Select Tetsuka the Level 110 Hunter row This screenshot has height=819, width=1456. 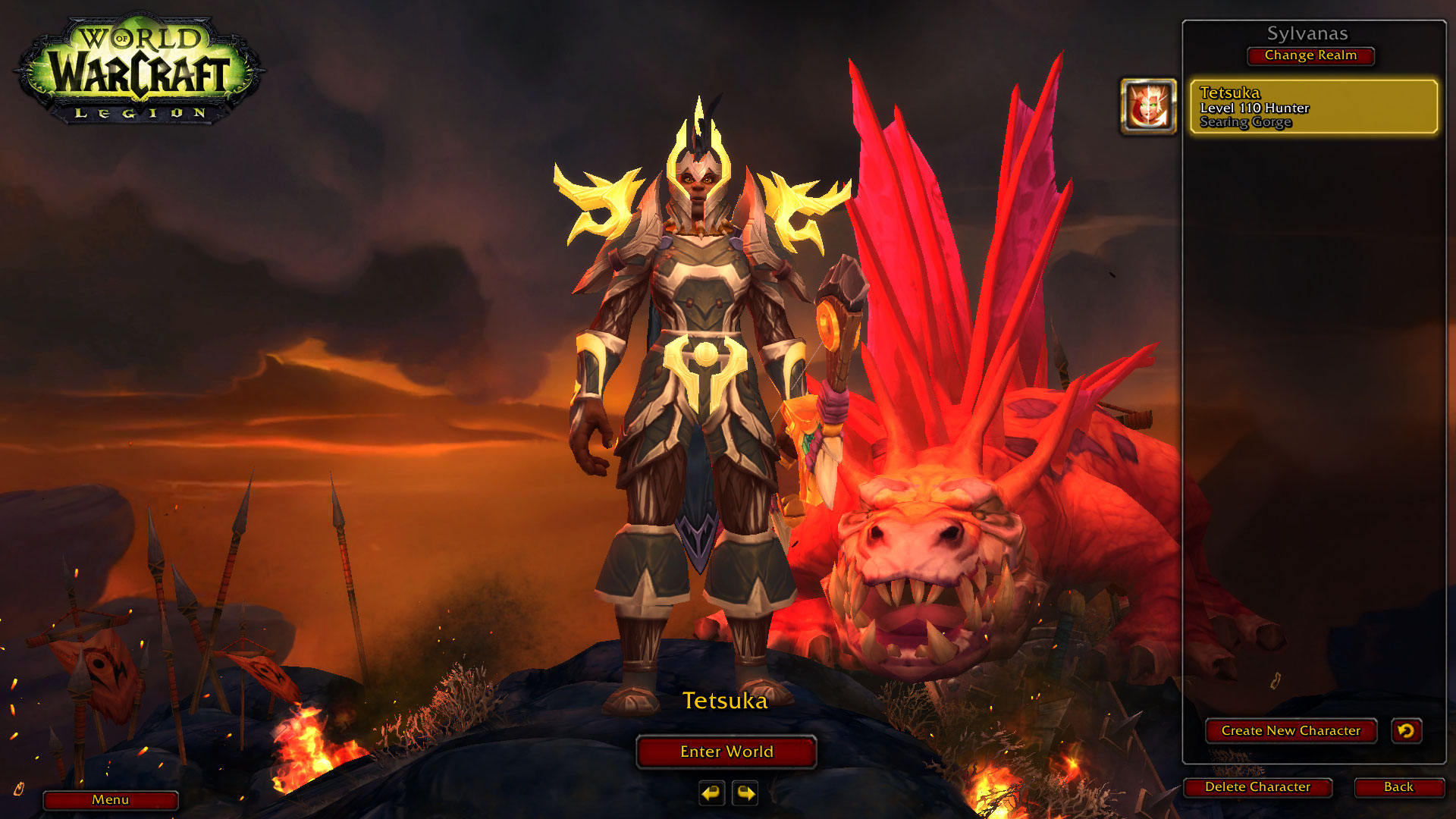click(1313, 107)
